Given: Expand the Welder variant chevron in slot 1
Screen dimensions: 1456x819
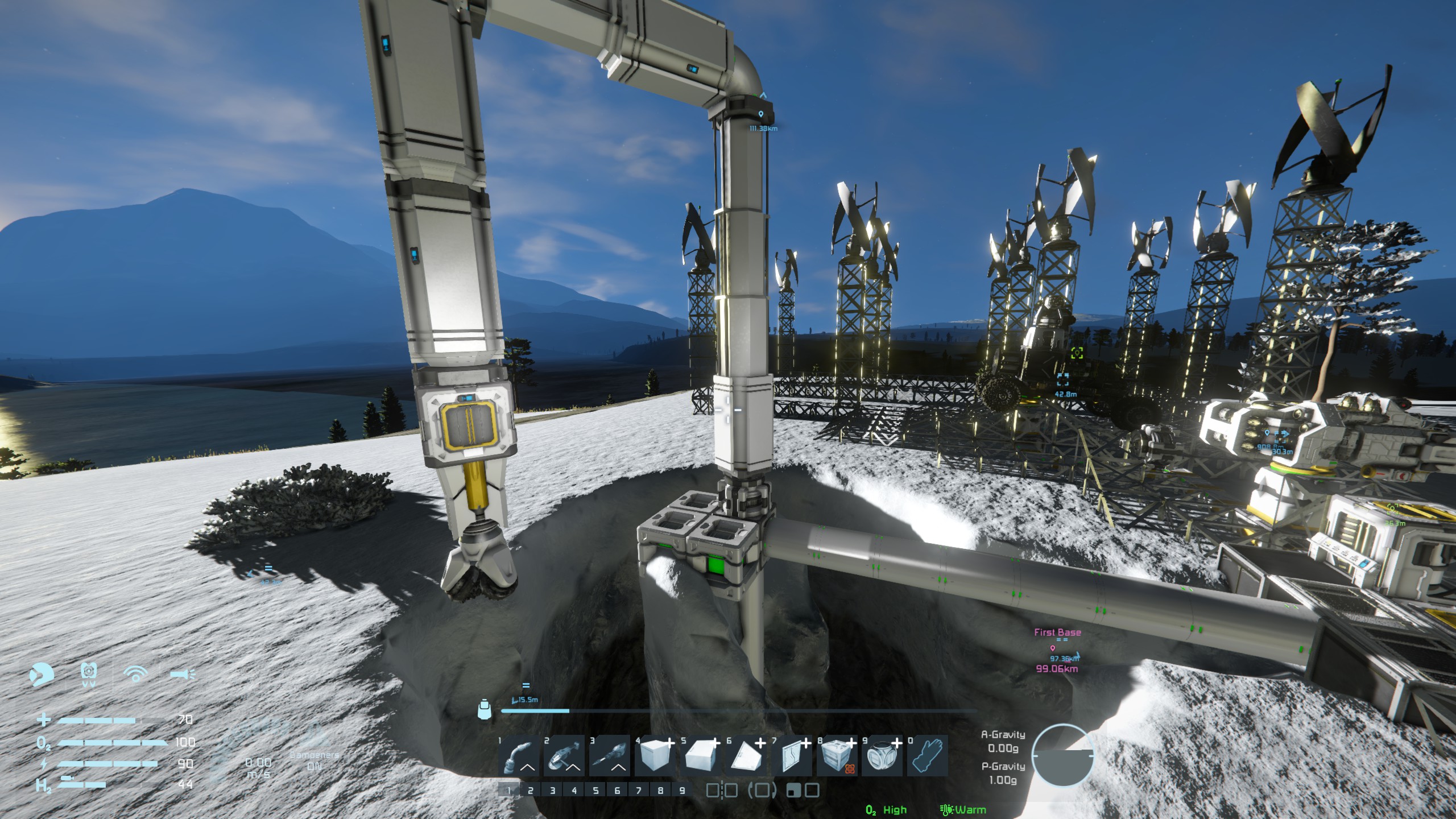Looking at the screenshot, I should [526, 768].
